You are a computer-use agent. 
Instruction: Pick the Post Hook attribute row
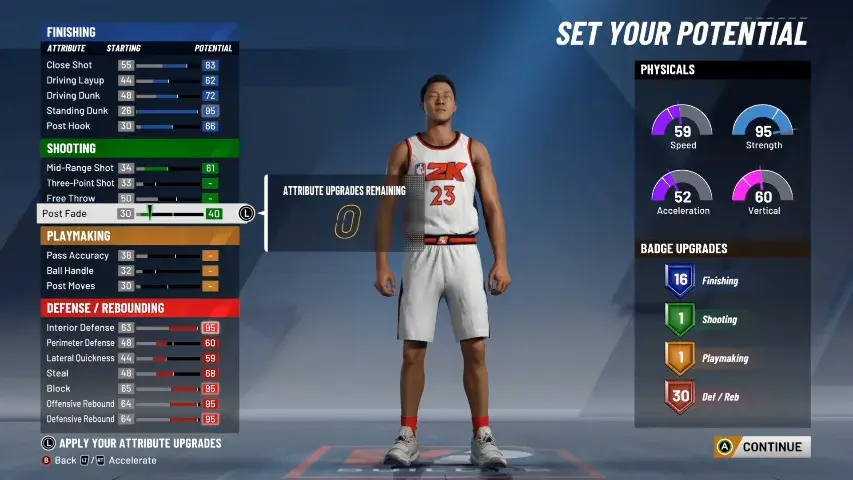(x=138, y=127)
